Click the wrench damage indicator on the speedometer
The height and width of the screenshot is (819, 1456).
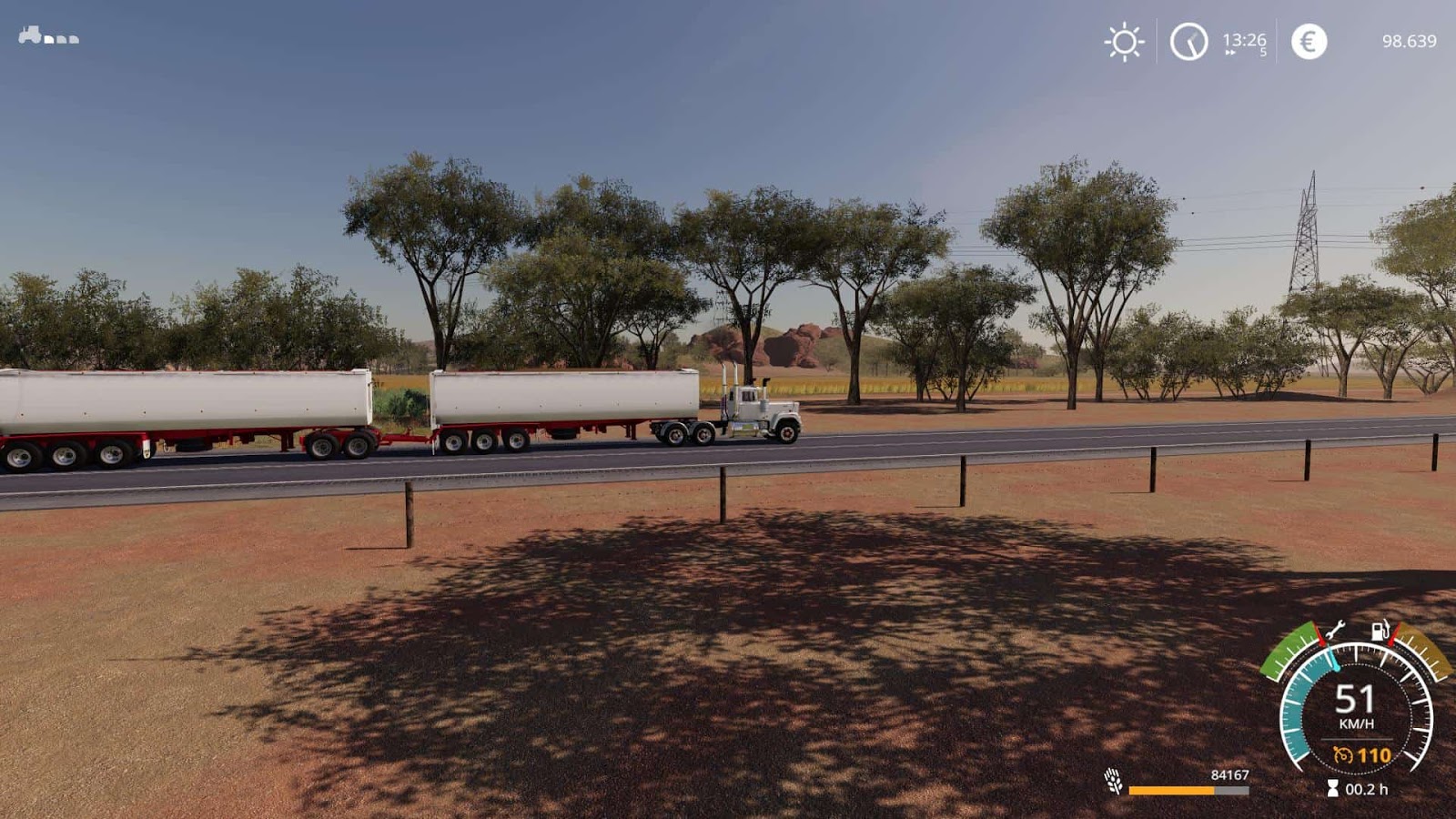(x=1334, y=628)
